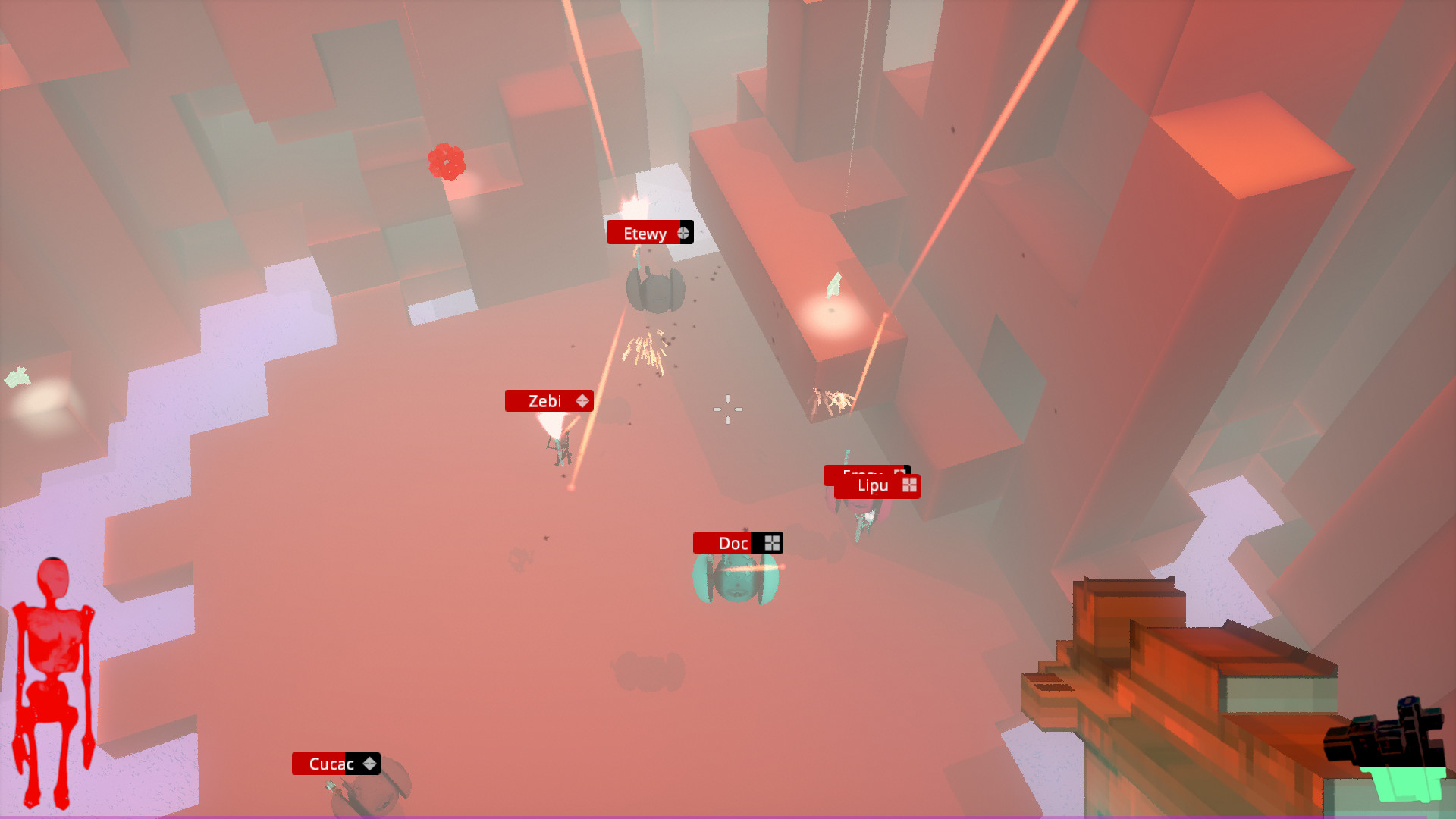Select the diamond badge beside Cucac's name

(x=369, y=764)
